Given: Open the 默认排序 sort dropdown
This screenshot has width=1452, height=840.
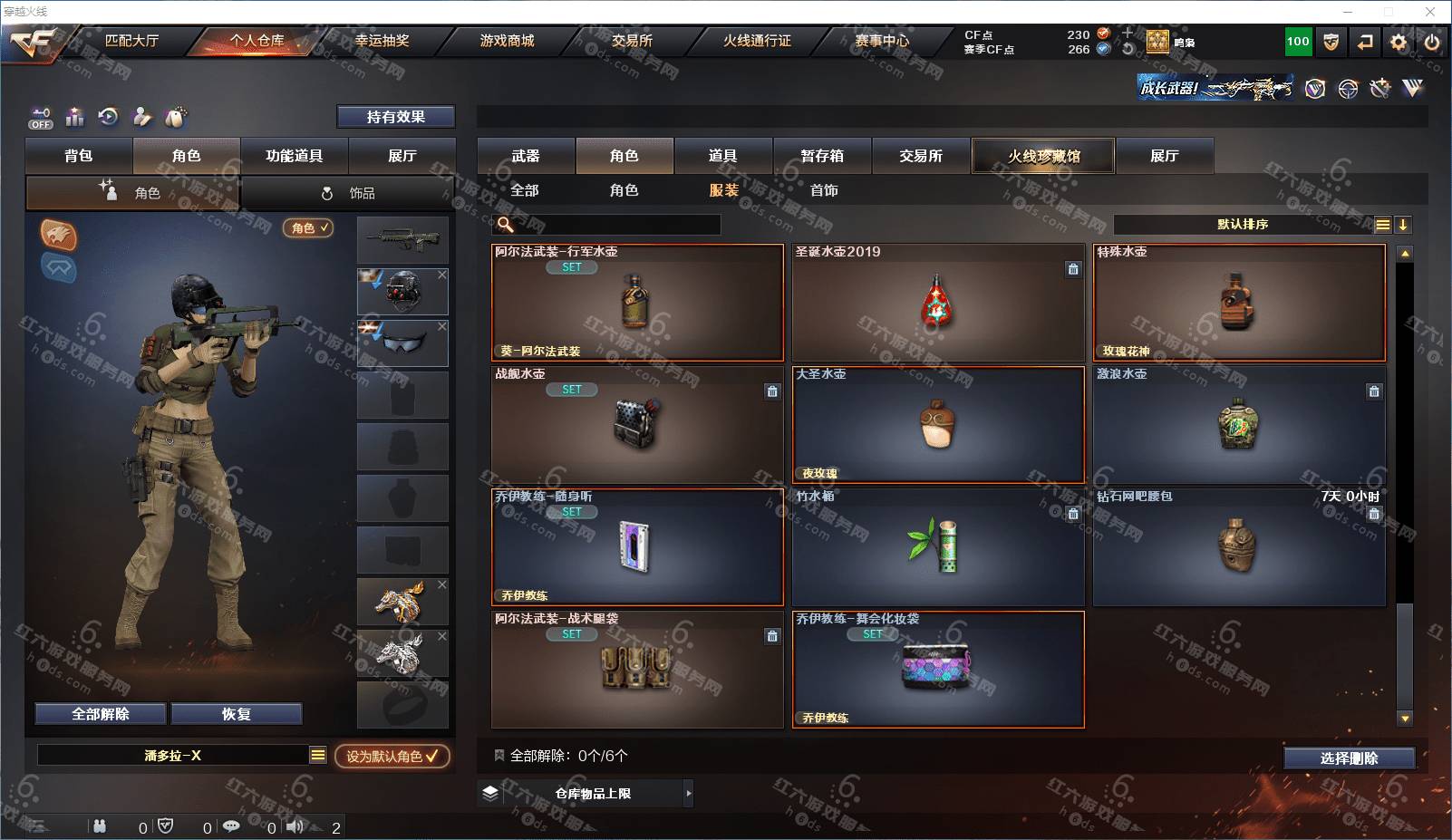Looking at the screenshot, I should (x=1243, y=225).
